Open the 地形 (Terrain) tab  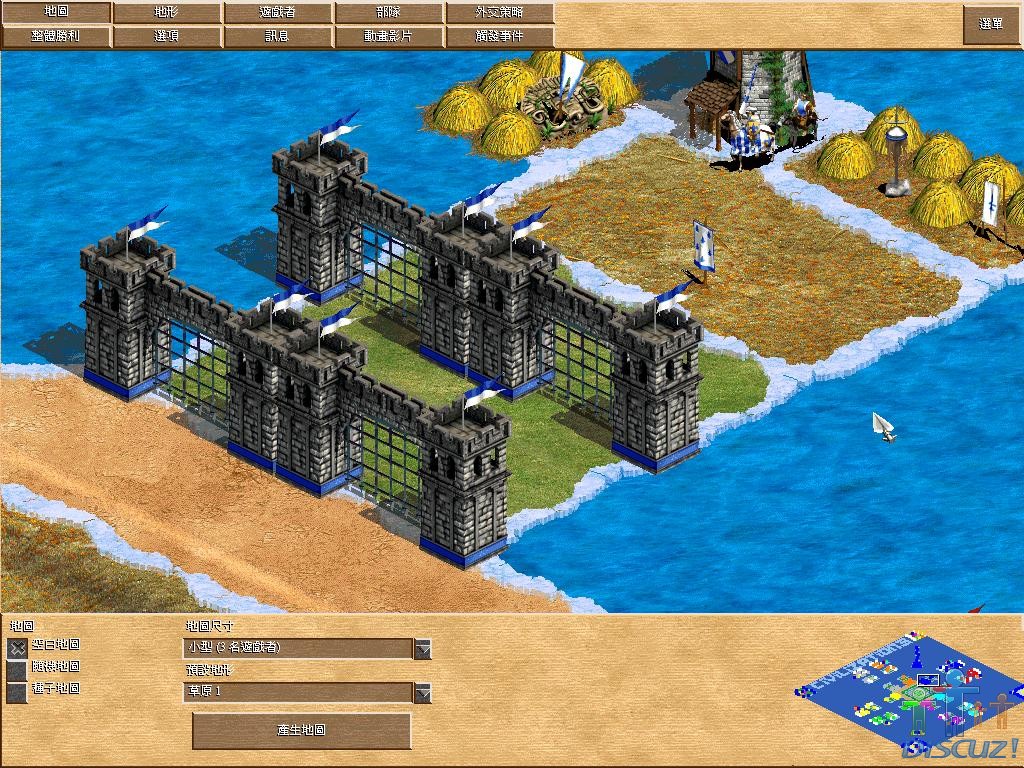click(x=167, y=12)
